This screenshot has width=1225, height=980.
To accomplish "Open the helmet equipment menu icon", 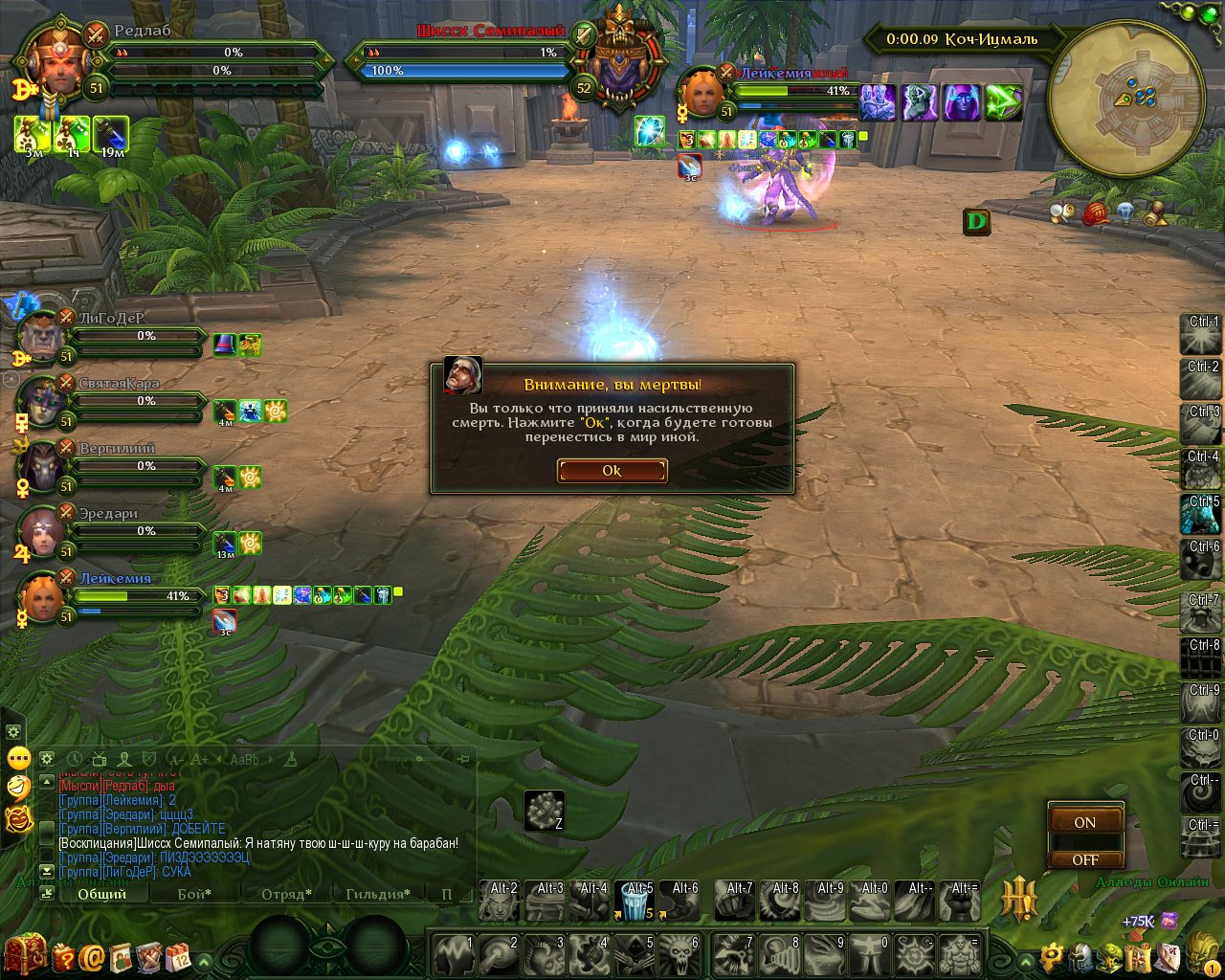I will [1080, 957].
